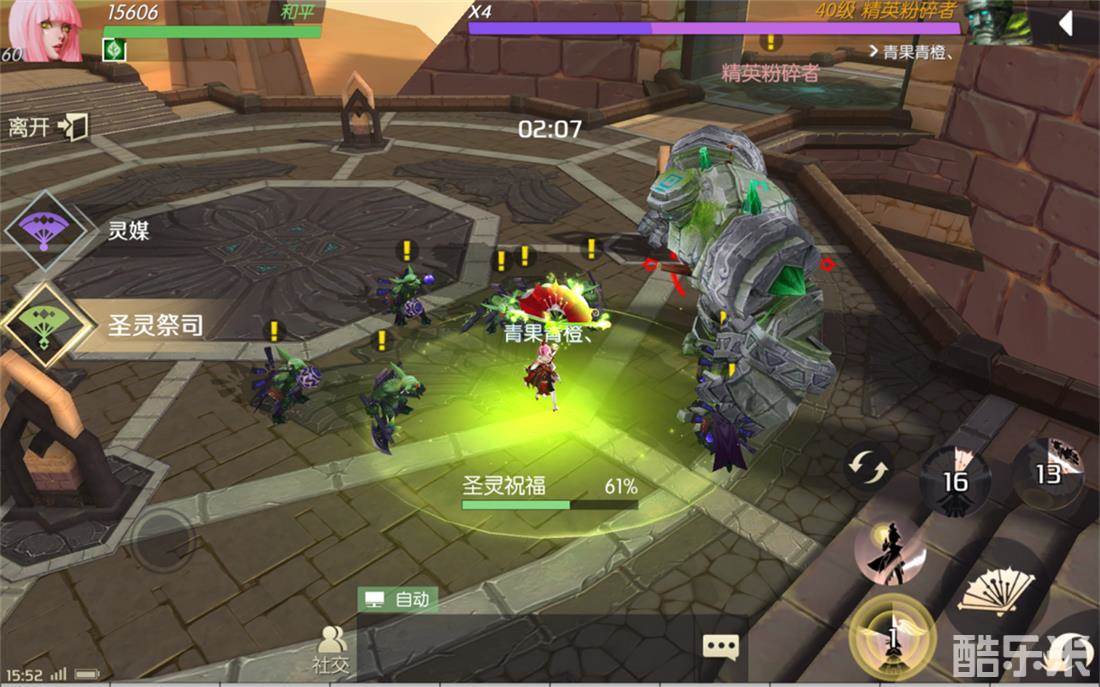This screenshot has height=687, width=1100.
Task: Toggle 自动 auto-battle mode
Action: coord(398,599)
